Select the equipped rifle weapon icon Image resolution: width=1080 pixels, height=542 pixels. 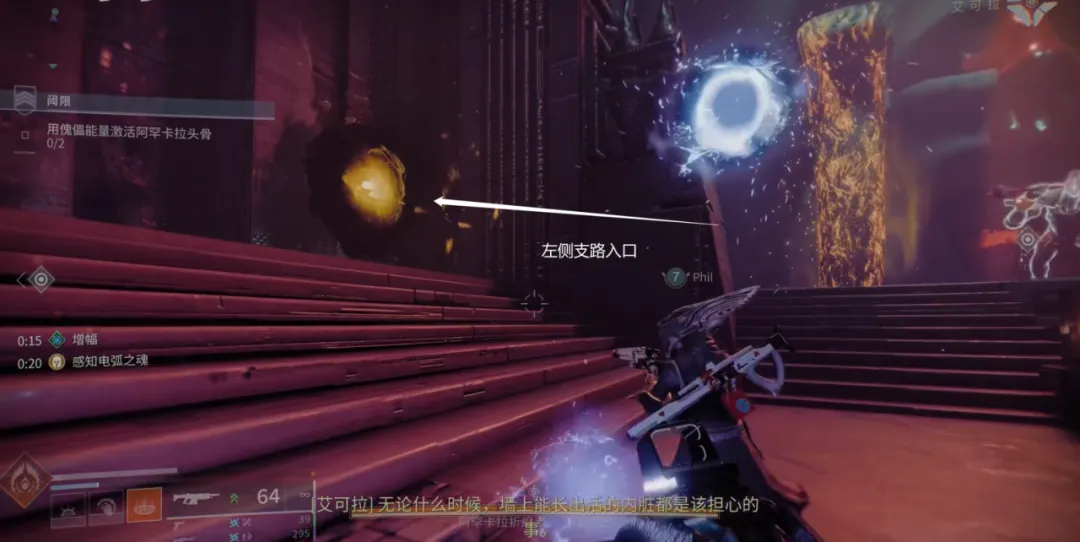196,496
